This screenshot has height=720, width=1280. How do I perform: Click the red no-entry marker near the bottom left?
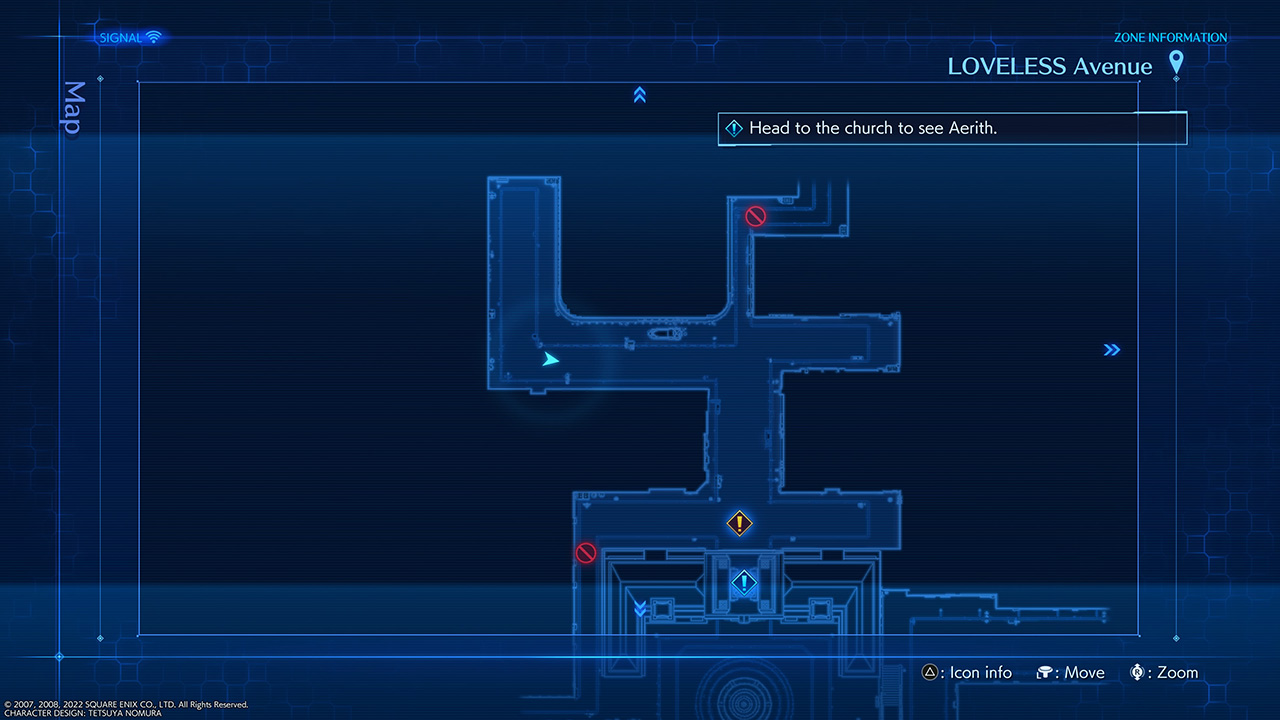tap(586, 552)
